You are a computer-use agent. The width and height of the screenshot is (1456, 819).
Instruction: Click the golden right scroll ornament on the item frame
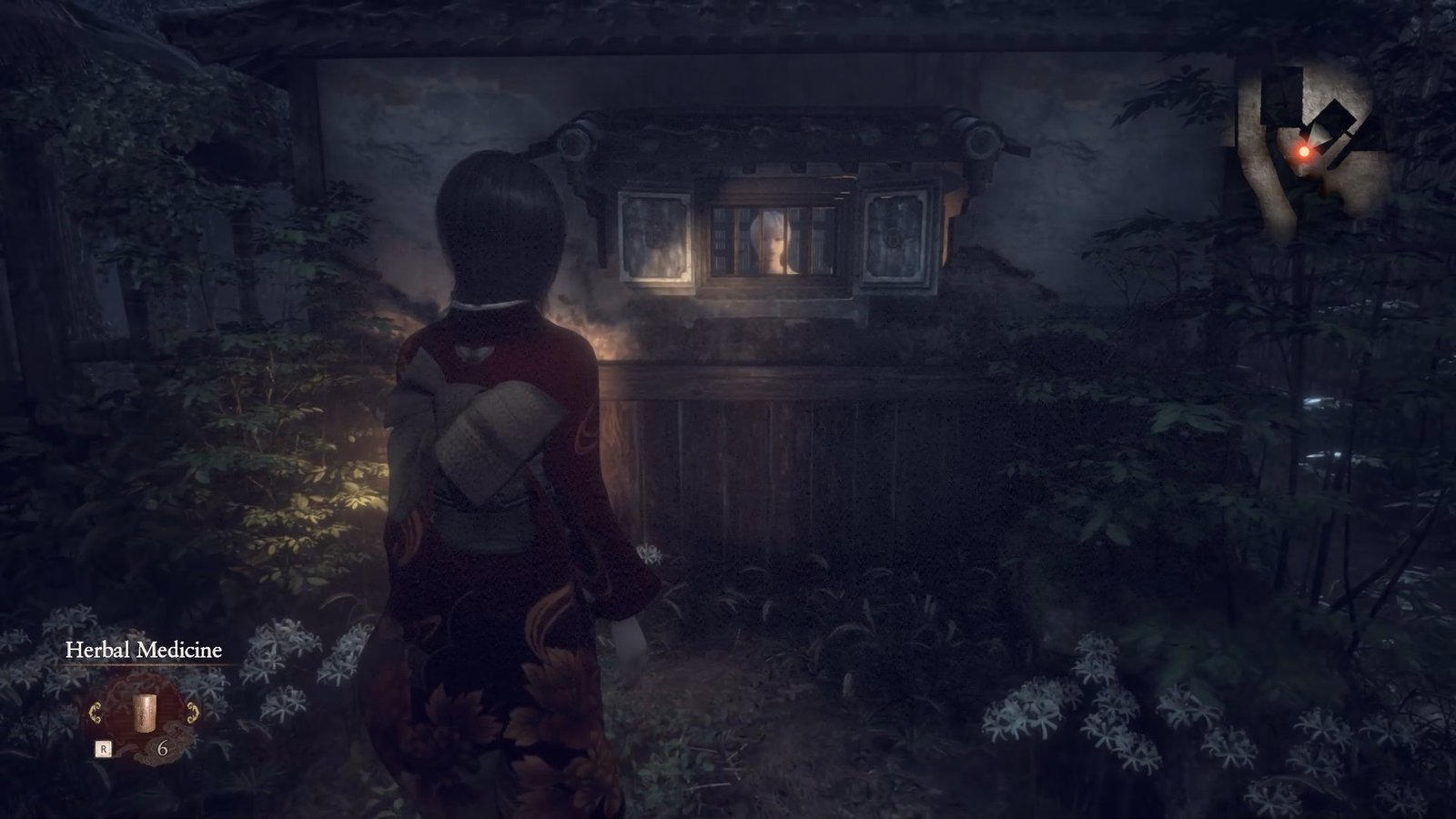[x=193, y=713]
